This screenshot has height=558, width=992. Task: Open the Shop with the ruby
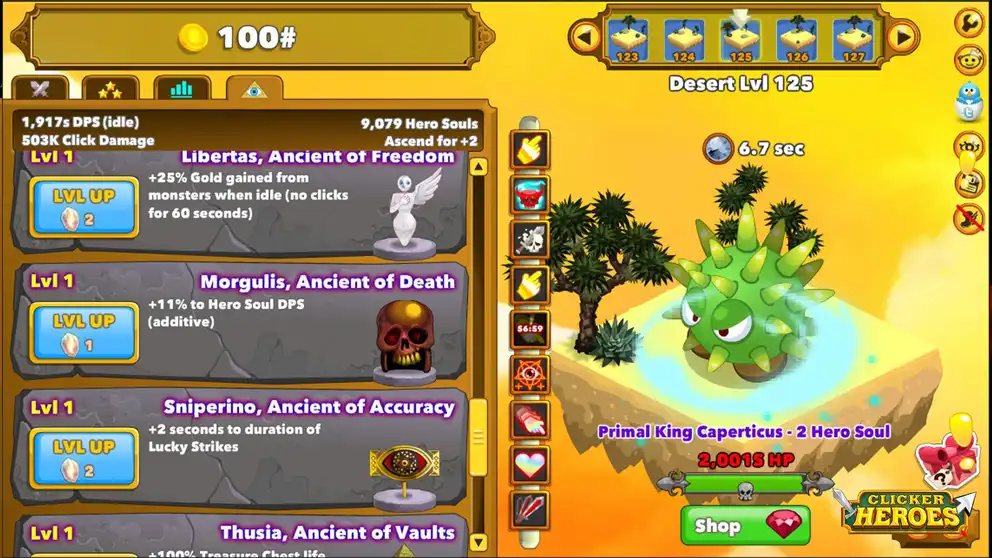(745, 525)
